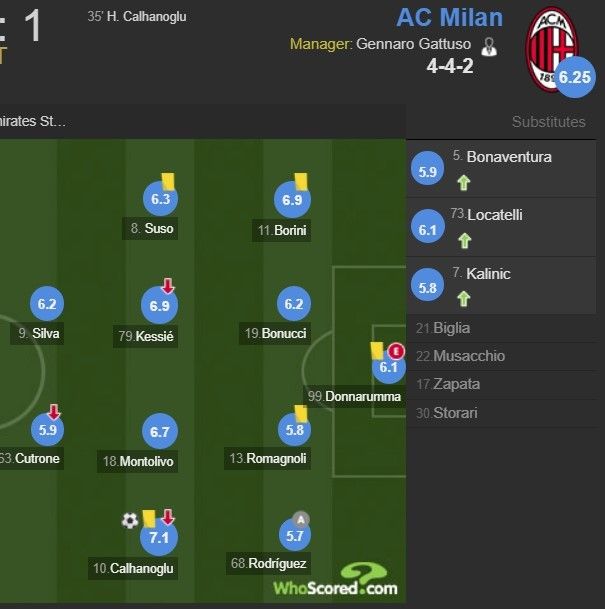Image resolution: width=605 pixels, height=609 pixels.
Task: Choose Silva's rating bubble
Action: point(47,305)
